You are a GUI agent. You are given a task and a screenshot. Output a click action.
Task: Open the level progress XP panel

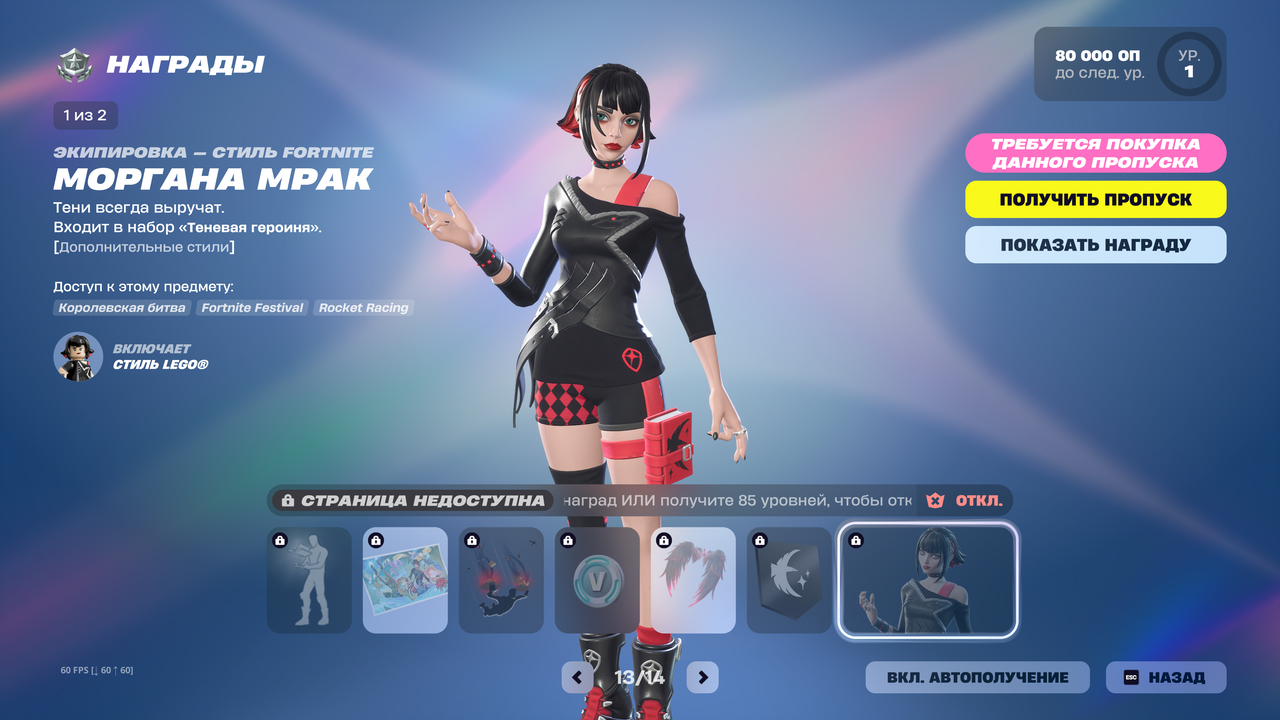click(x=1129, y=64)
